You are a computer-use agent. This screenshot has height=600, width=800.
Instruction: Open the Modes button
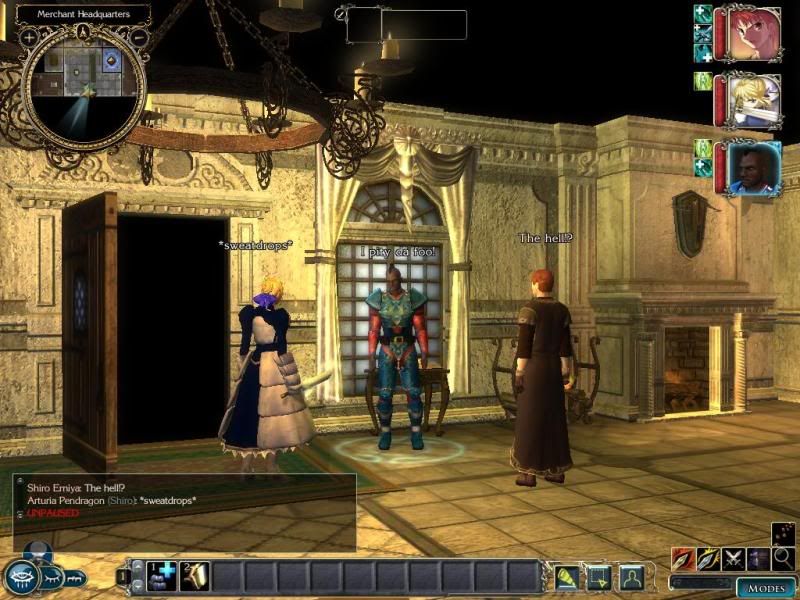(766, 588)
